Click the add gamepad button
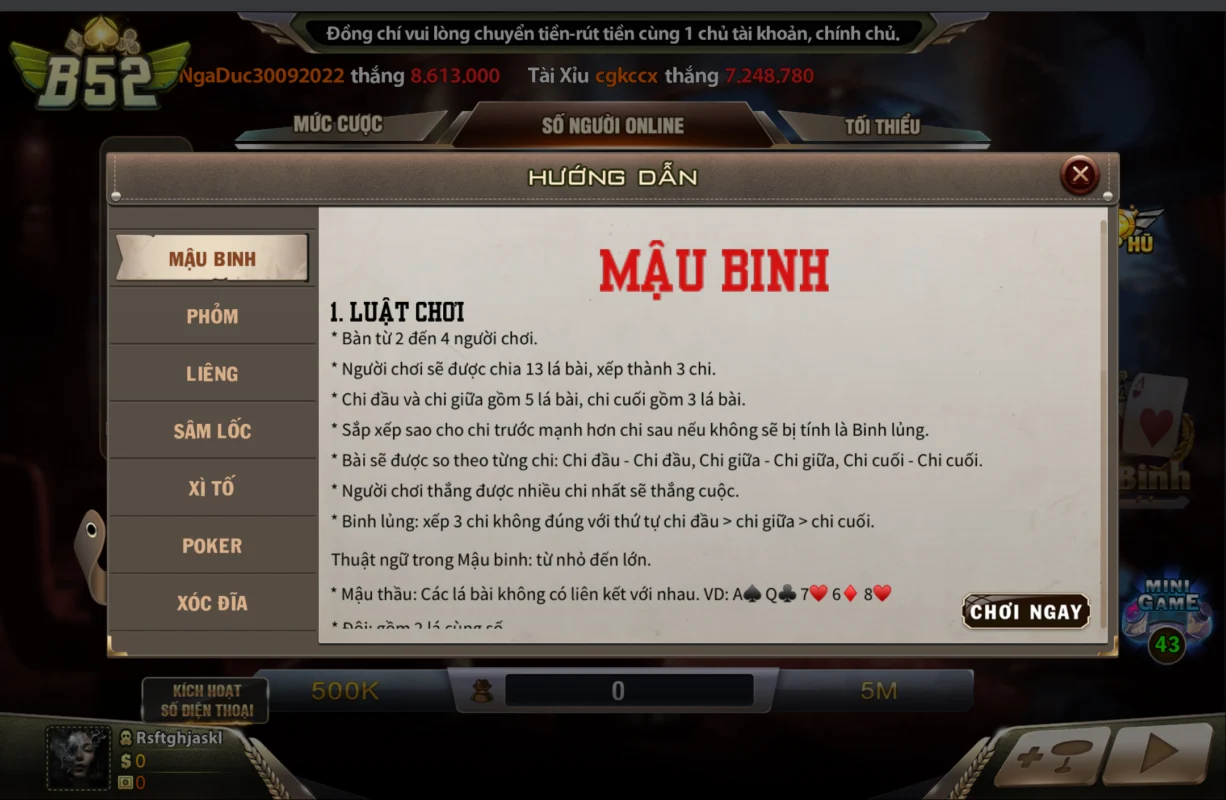The width and height of the screenshot is (1226, 800). (x=1050, y=757)
